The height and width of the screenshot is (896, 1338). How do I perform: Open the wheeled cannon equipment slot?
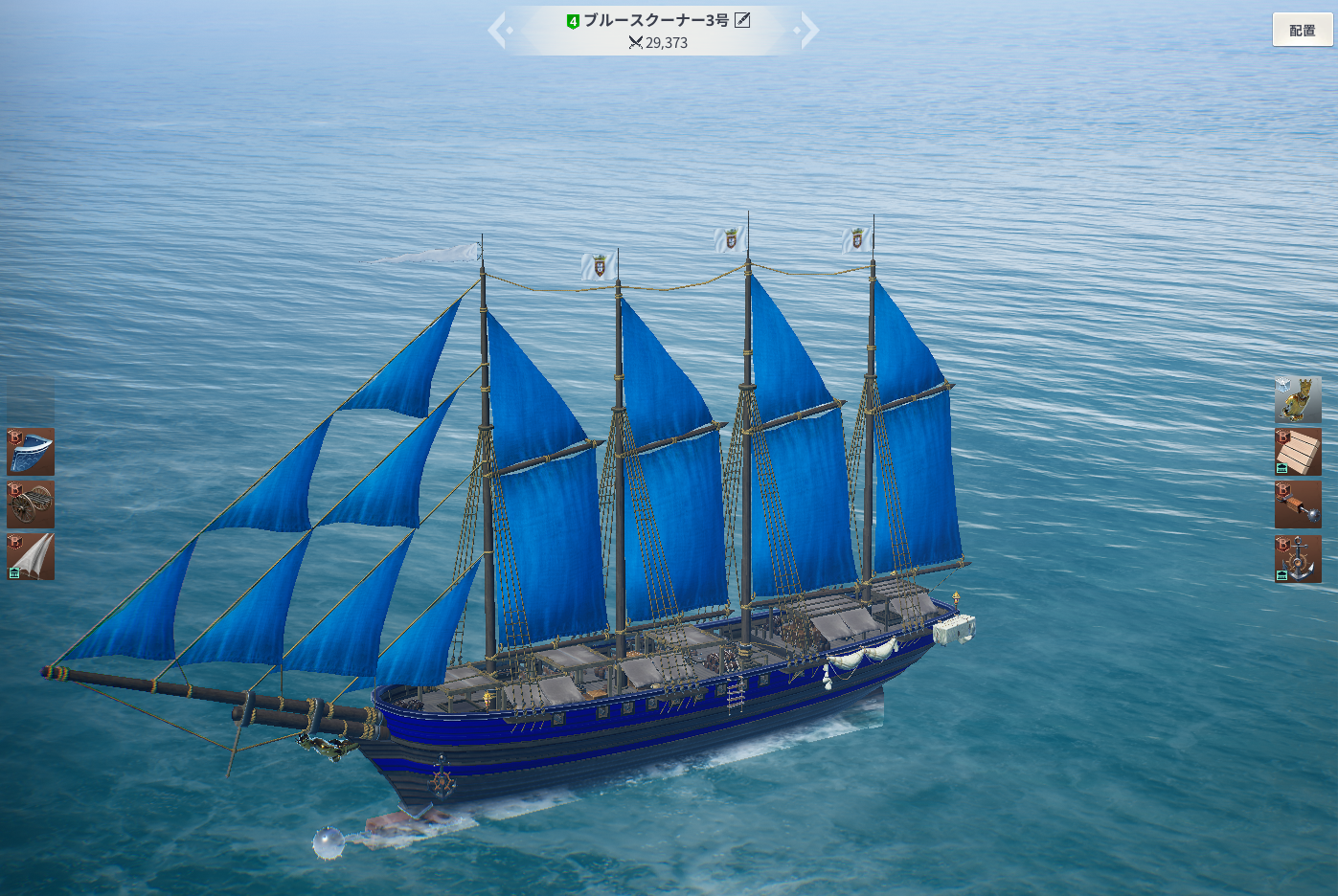31,504
